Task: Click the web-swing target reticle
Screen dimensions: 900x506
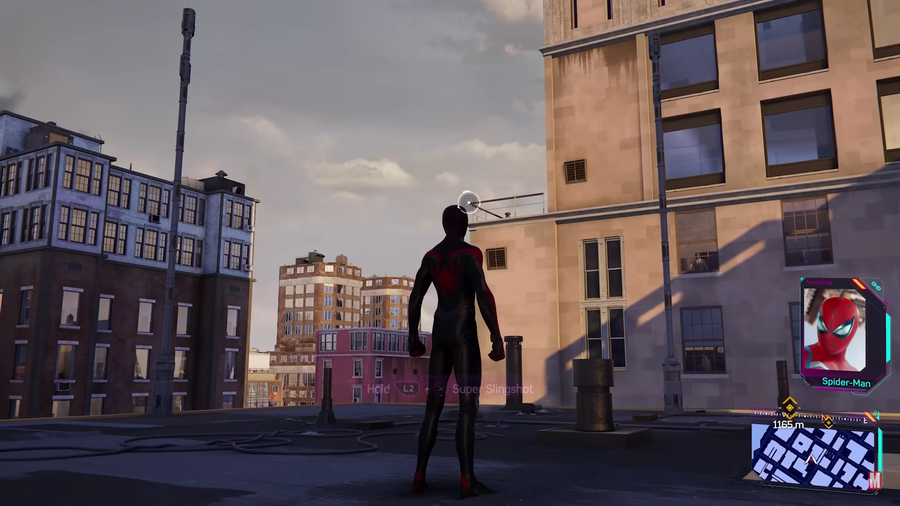Action: [x=468, y=202]
